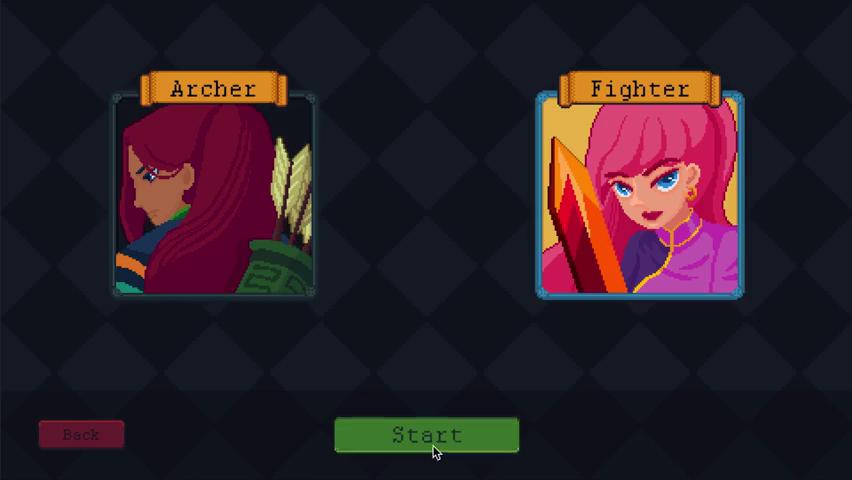Select the Archer character portrait

(x=213, y=195)
